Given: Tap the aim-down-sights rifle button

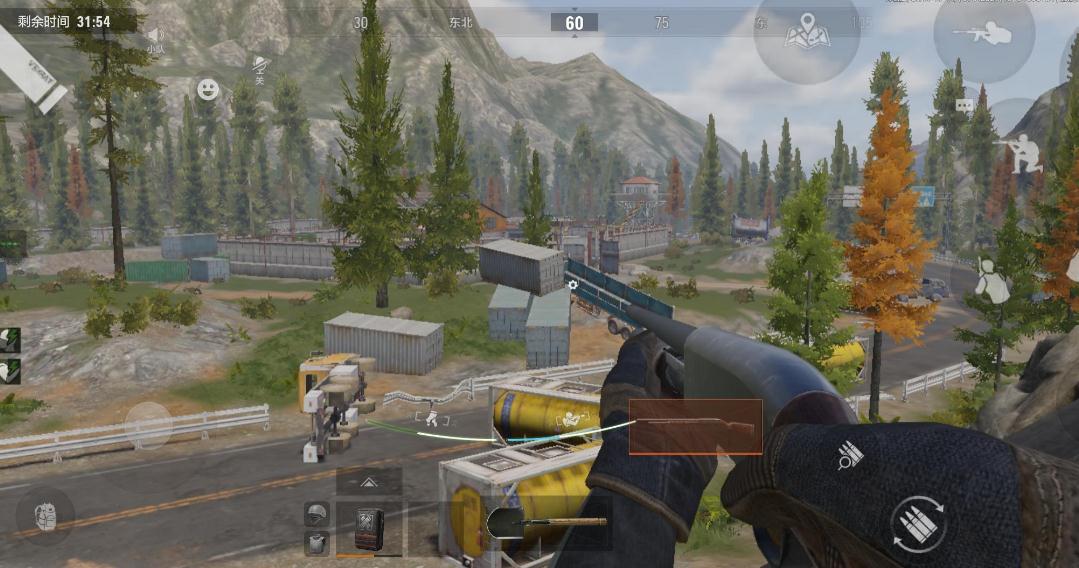Looking at the screenshot, I should tap(983, 35).
